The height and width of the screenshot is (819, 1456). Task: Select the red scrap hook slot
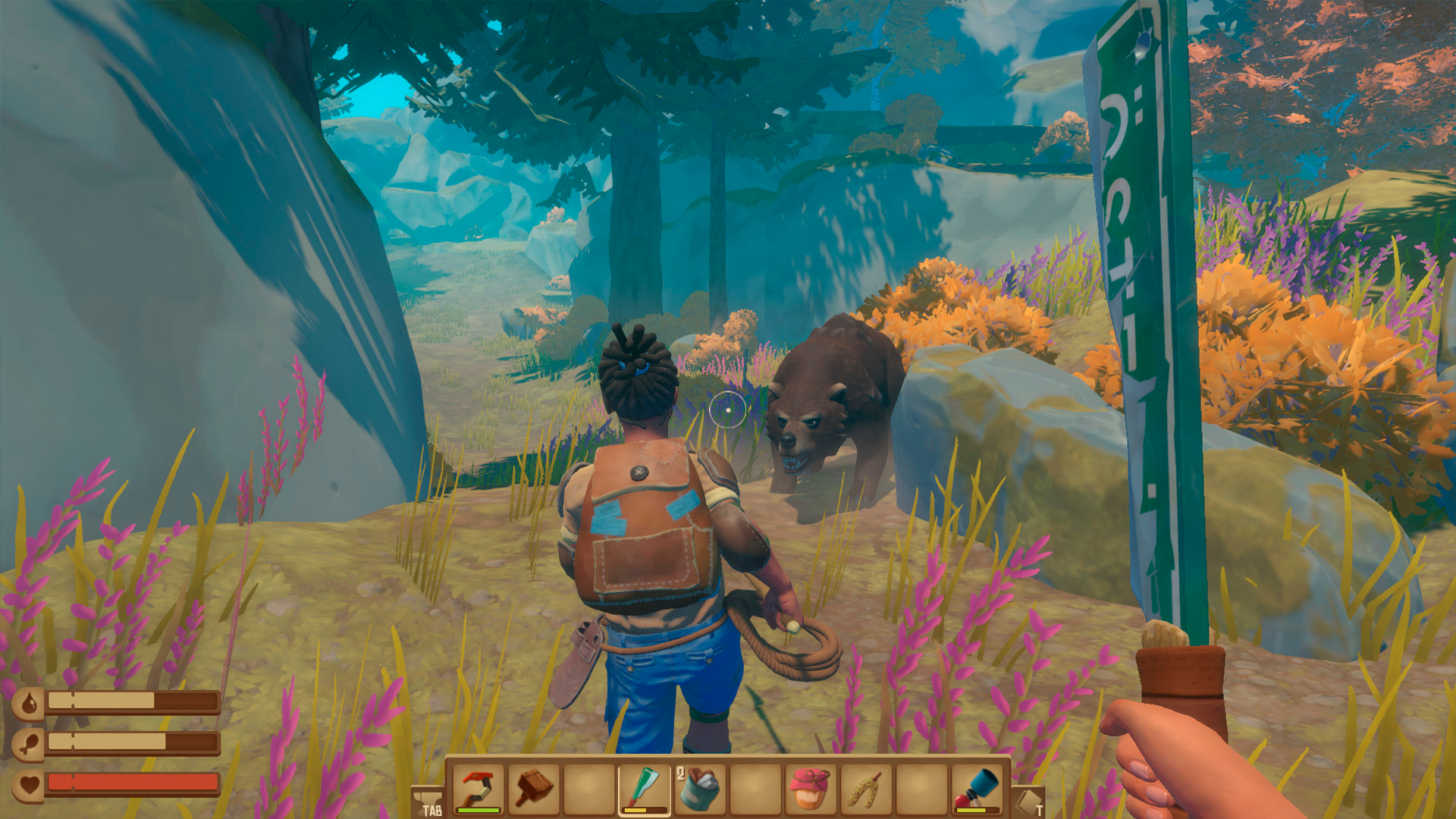click(x=479, y=789)
